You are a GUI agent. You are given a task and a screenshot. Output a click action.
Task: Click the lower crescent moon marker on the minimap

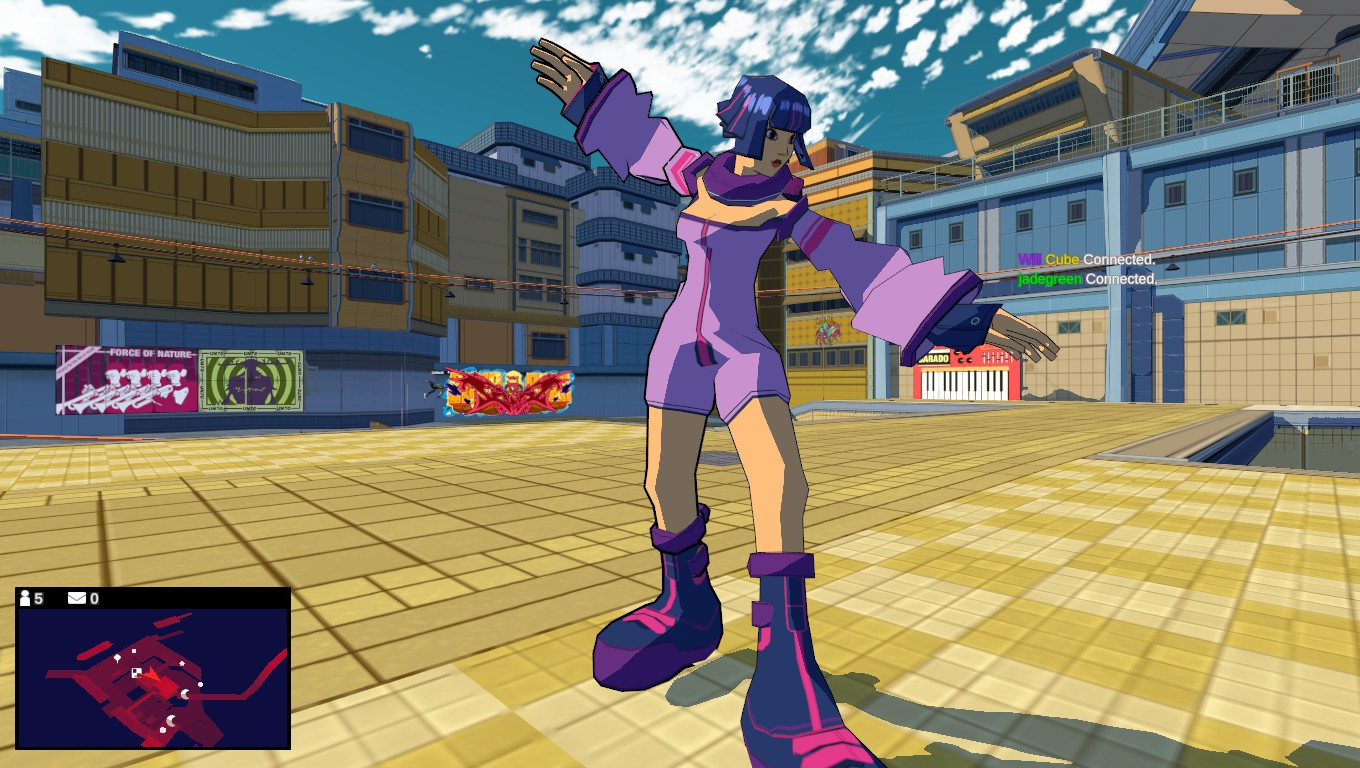(x=171, y=721)
